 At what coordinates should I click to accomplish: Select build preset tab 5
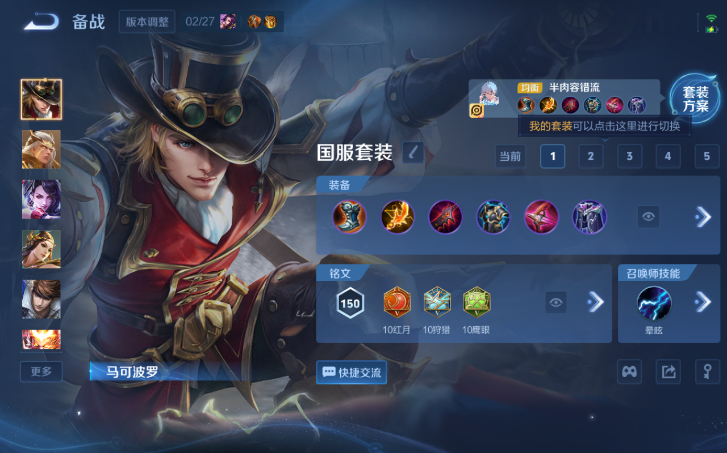point(707,156)
